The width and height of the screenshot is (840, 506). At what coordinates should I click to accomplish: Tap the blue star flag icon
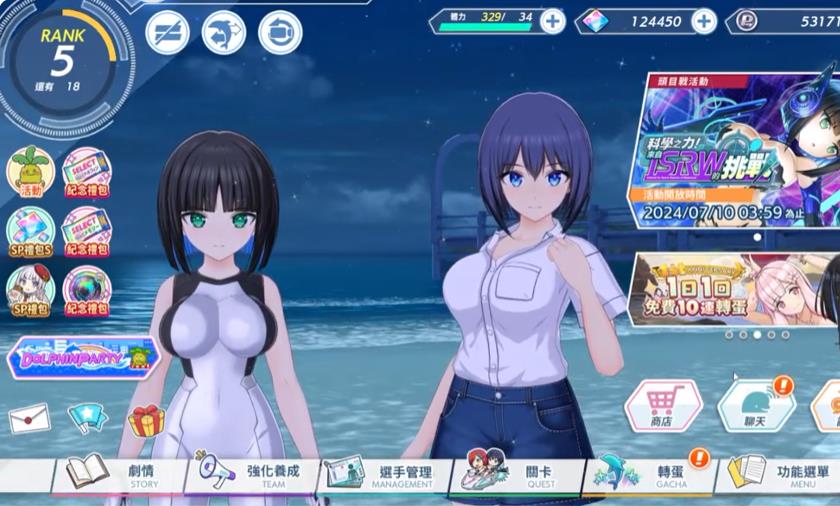point(87,418)
